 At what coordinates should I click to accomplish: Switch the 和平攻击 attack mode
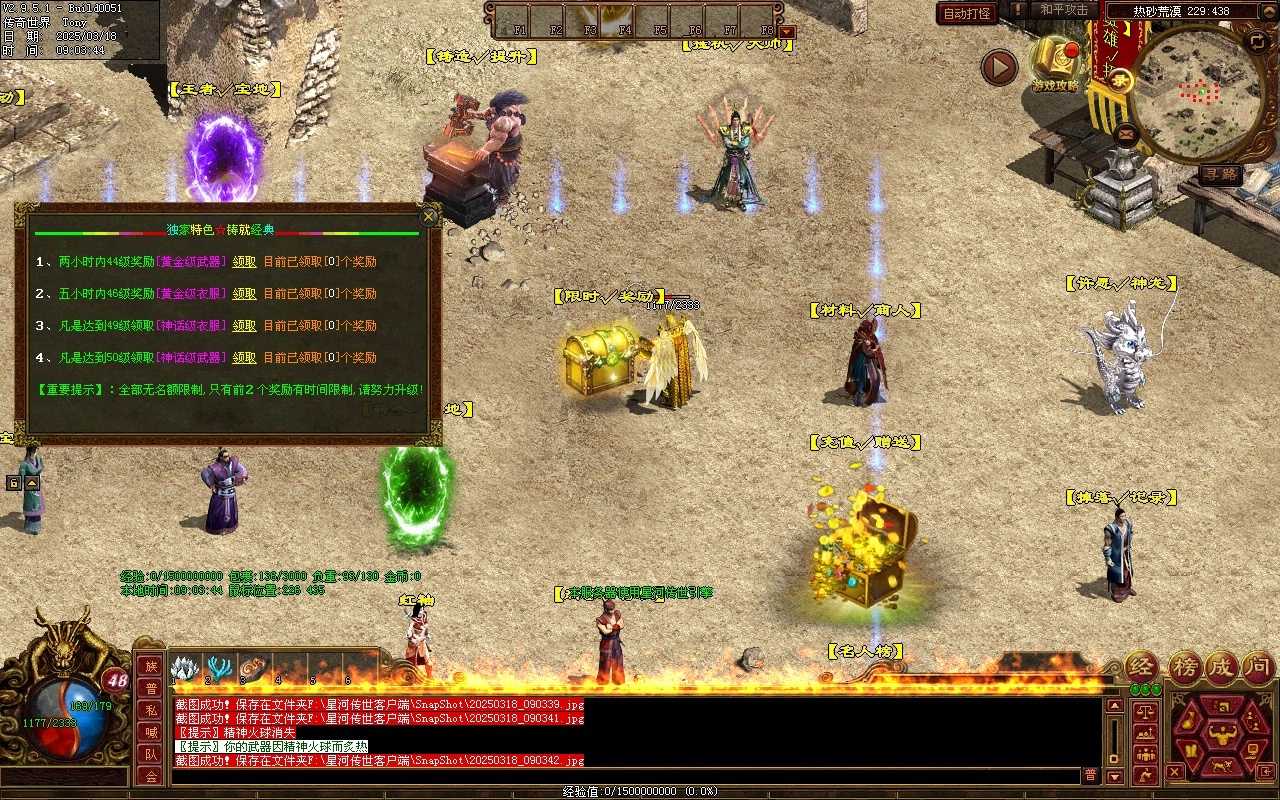point(1063,10)
